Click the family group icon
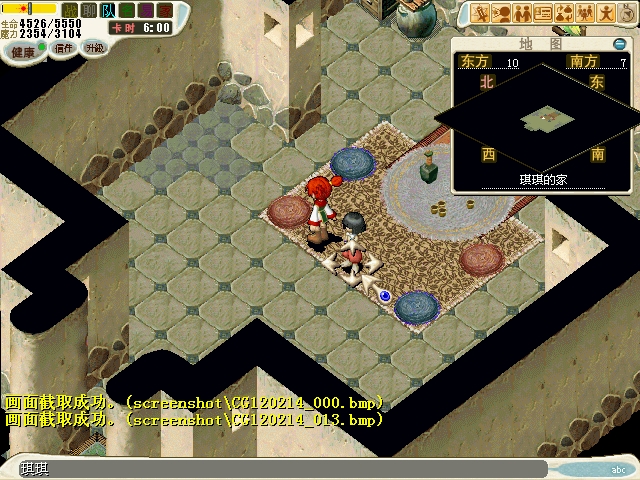The width and height of the screenshot is (640, 480). [586, 13]
